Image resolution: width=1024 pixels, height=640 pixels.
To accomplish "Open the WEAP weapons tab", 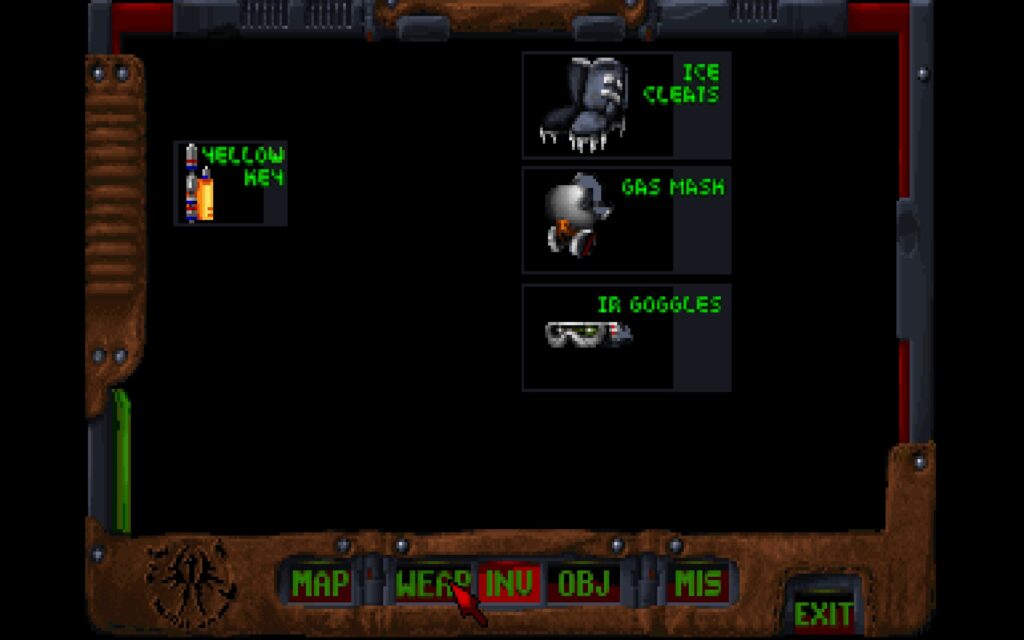I will click(428, 583).
